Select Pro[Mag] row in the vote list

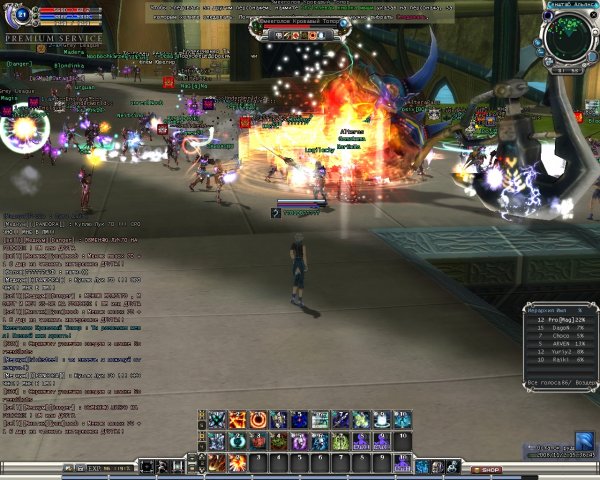pos(562,318)
